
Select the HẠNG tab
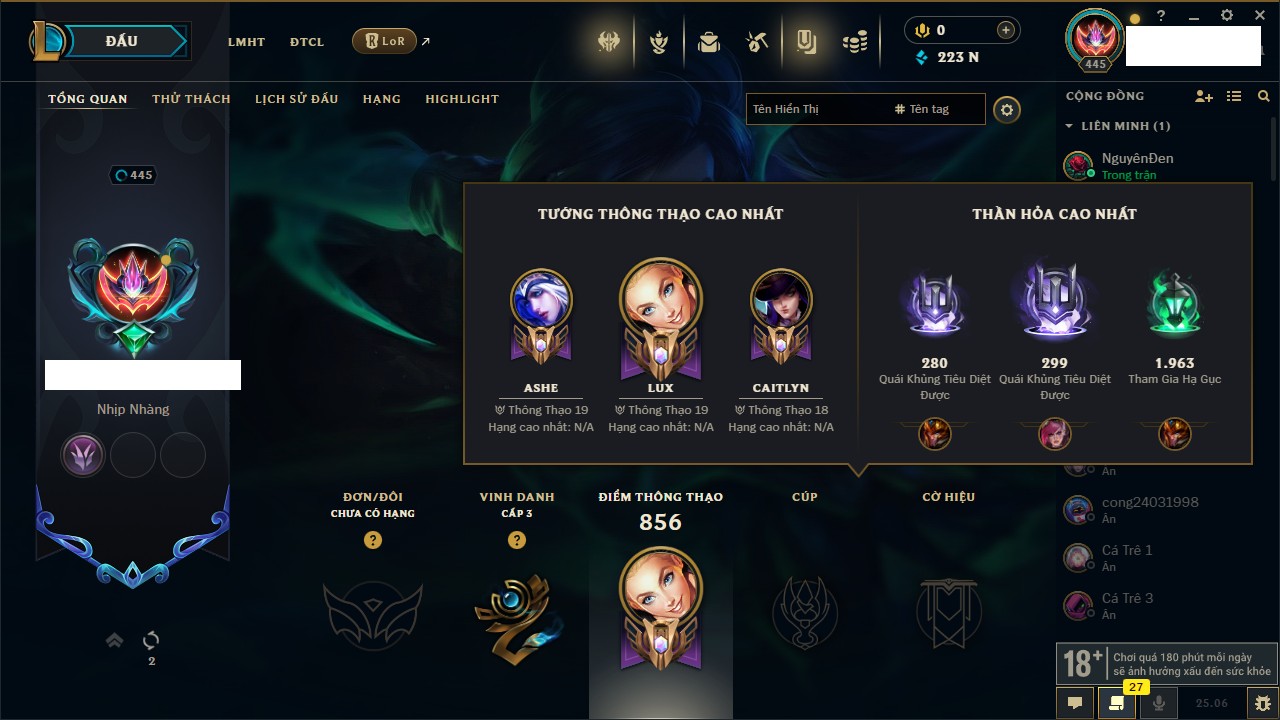coord(381,99)
